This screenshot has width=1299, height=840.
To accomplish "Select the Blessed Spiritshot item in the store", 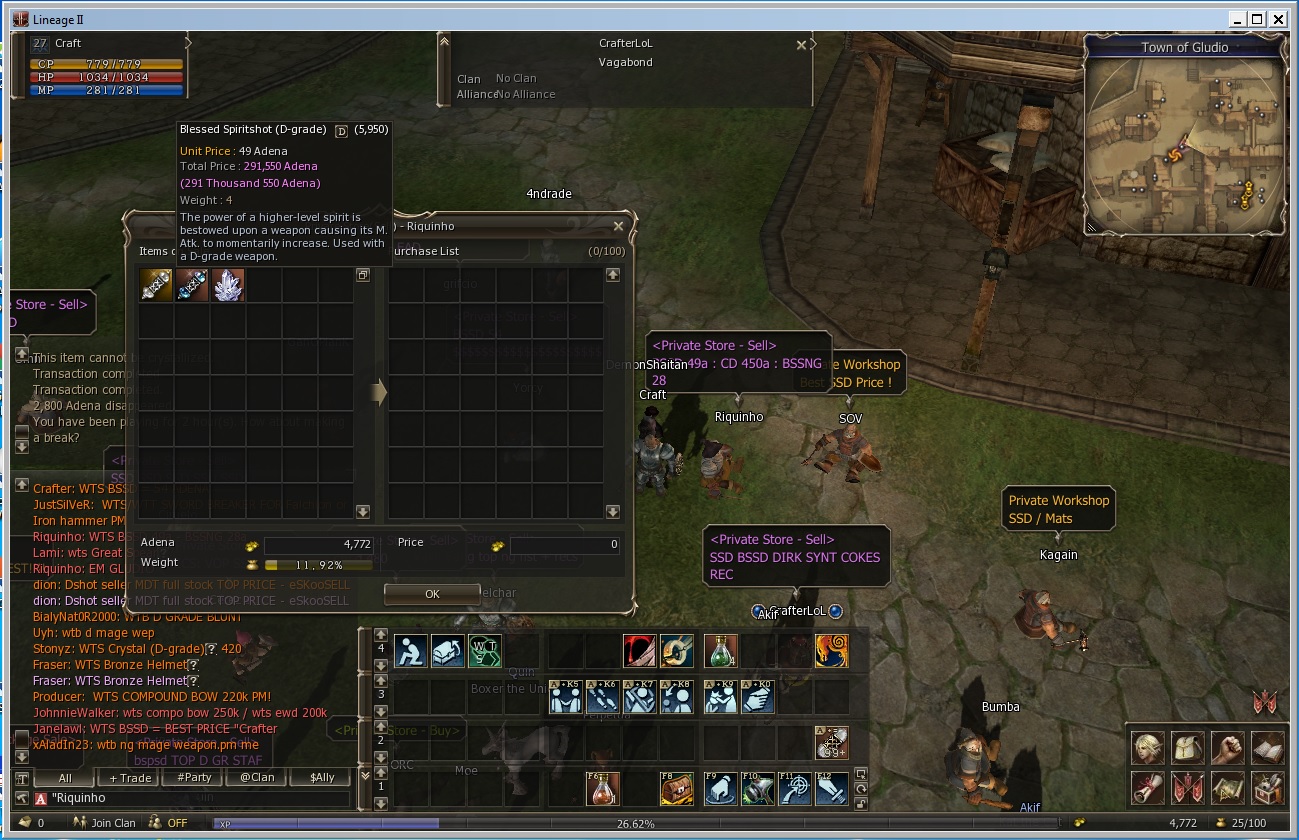I will pyautogui.click(x=192, y=285).
